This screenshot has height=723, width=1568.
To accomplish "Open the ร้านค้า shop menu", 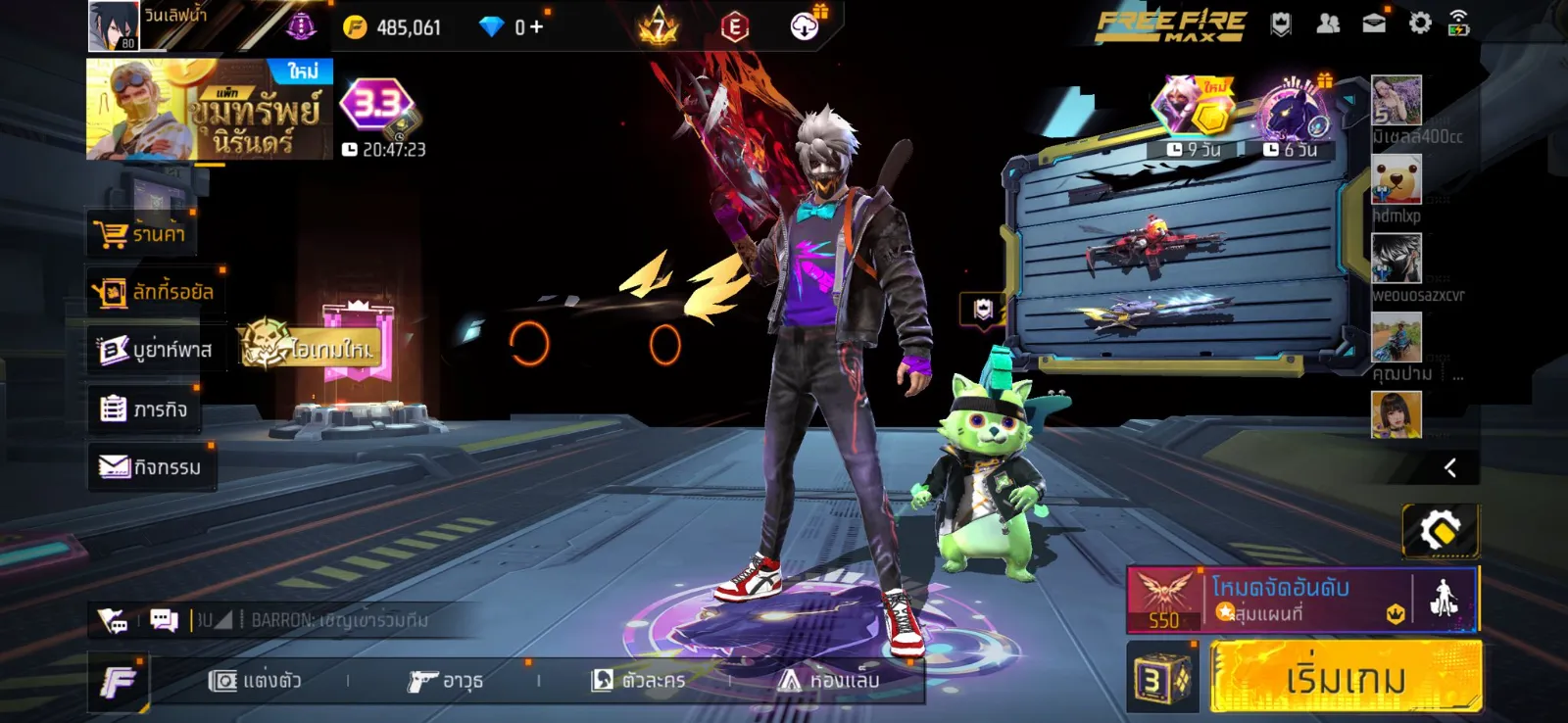I will coord(140,234).
